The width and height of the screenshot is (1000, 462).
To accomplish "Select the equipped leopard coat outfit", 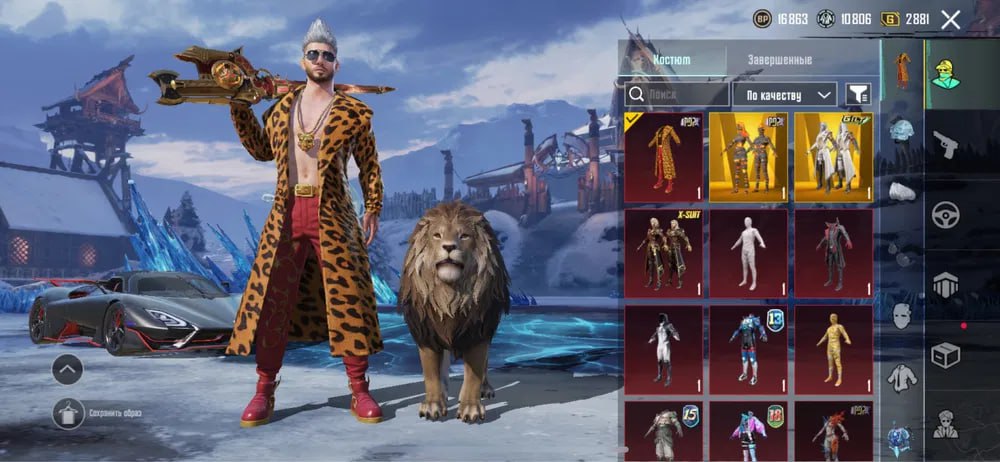I will tap(663, 153).
